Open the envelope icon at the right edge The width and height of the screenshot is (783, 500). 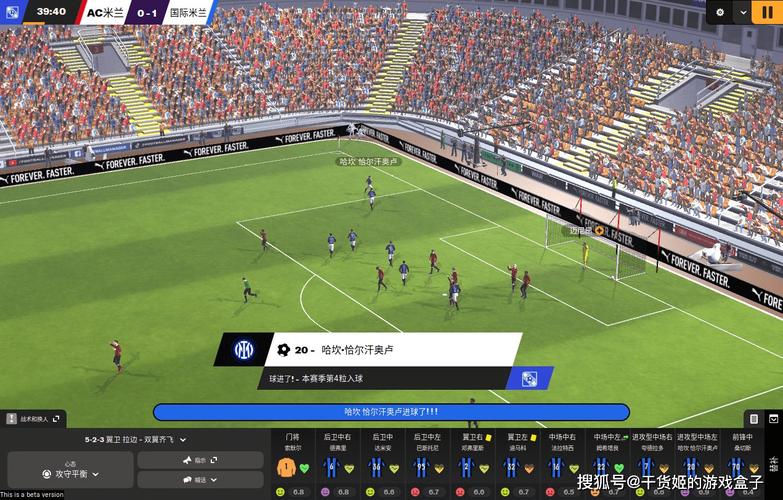click(x=774, y=418)
